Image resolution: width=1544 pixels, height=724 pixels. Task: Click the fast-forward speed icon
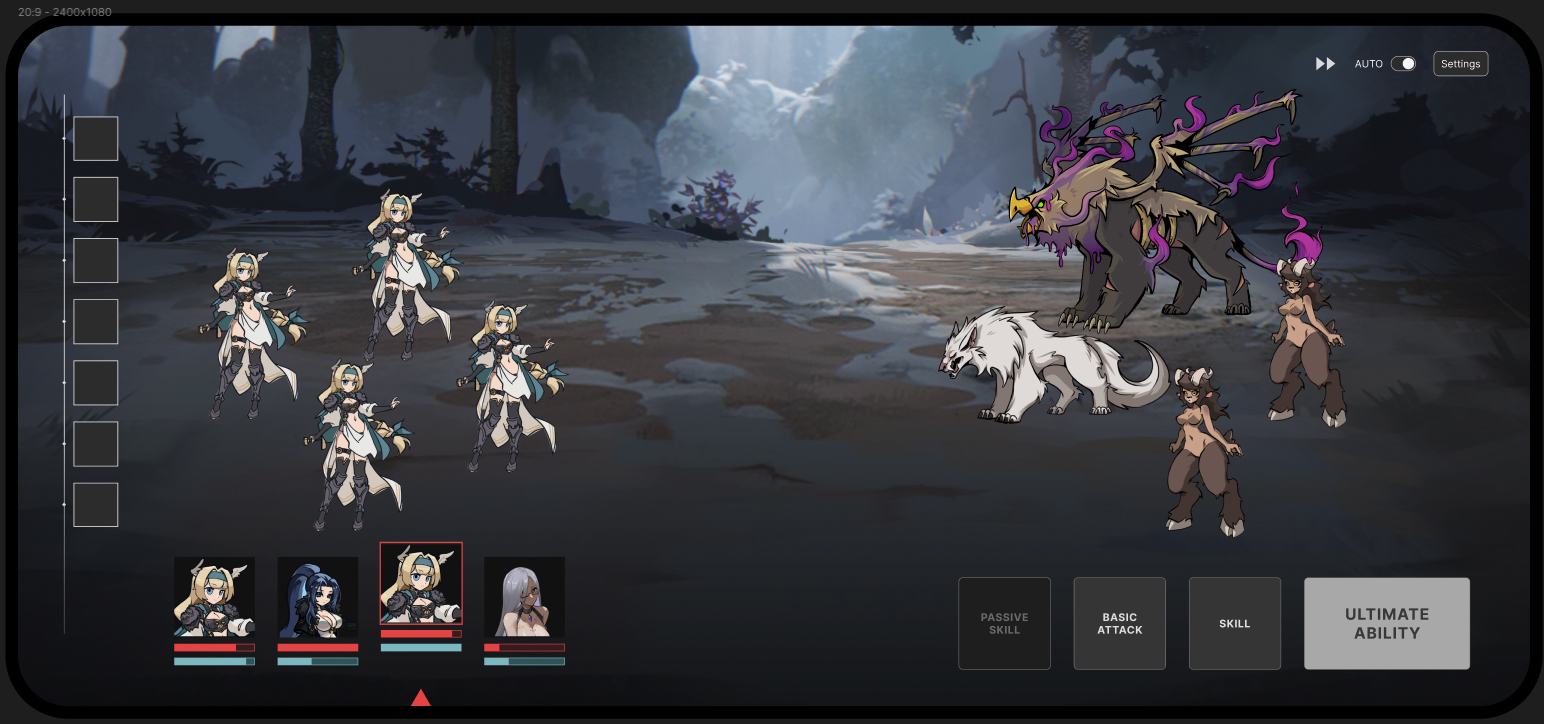1325,64
